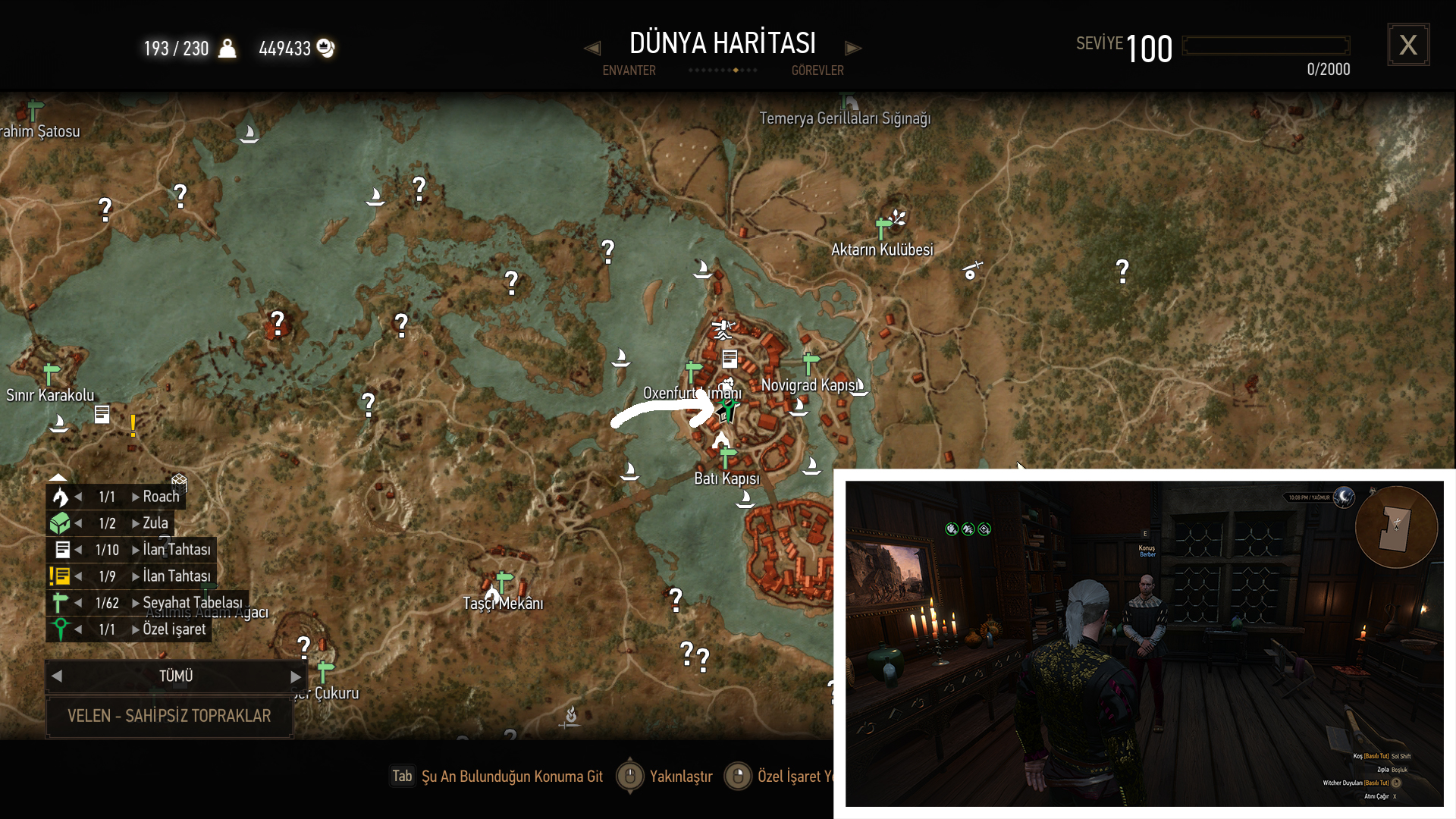The width and height of the screenshot is (1456, 819).
Task: Click the Aktarın Kulübesi map marker
Action: click(883, 227)
